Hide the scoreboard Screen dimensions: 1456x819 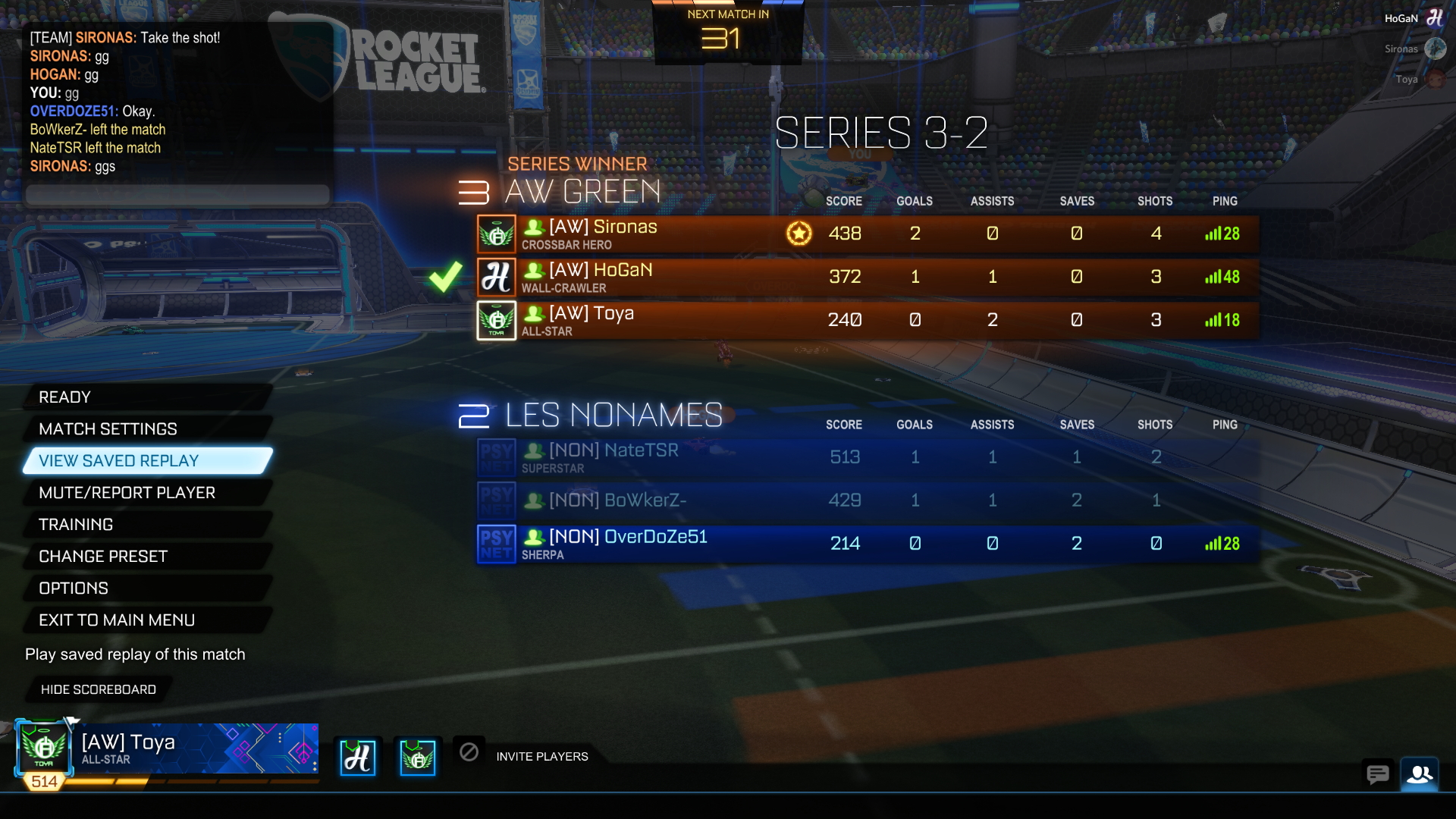coord(99,689)
